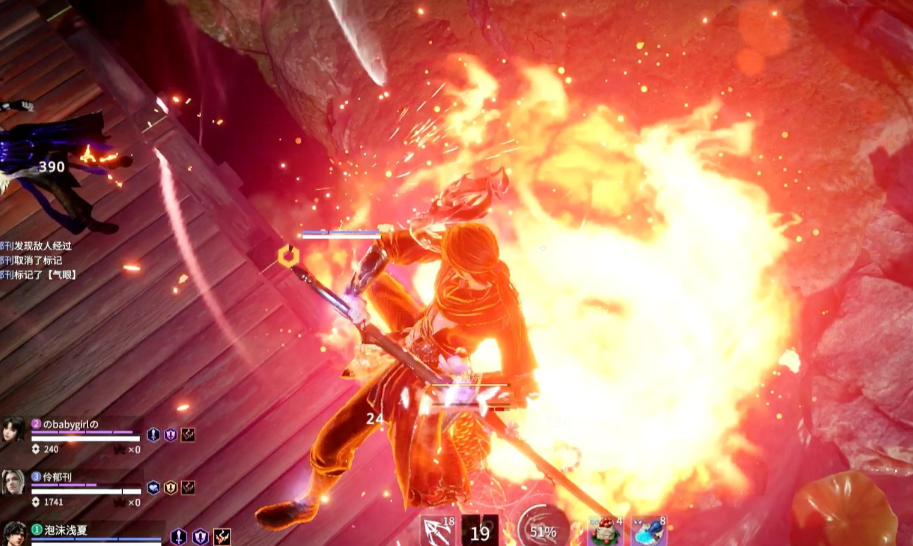913x546 pixels.
Task: Use the red berry pouch consumable
Action: point(604,531)
